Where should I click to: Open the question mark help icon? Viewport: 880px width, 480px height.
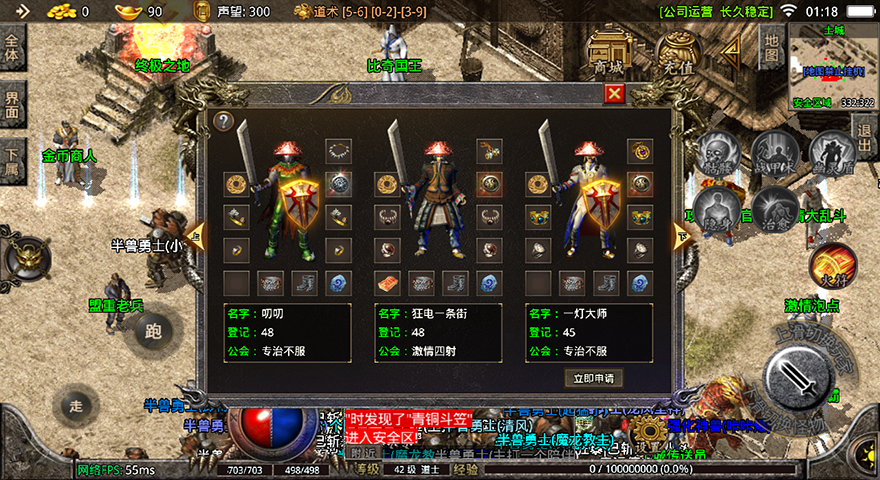tap(224, 121)
